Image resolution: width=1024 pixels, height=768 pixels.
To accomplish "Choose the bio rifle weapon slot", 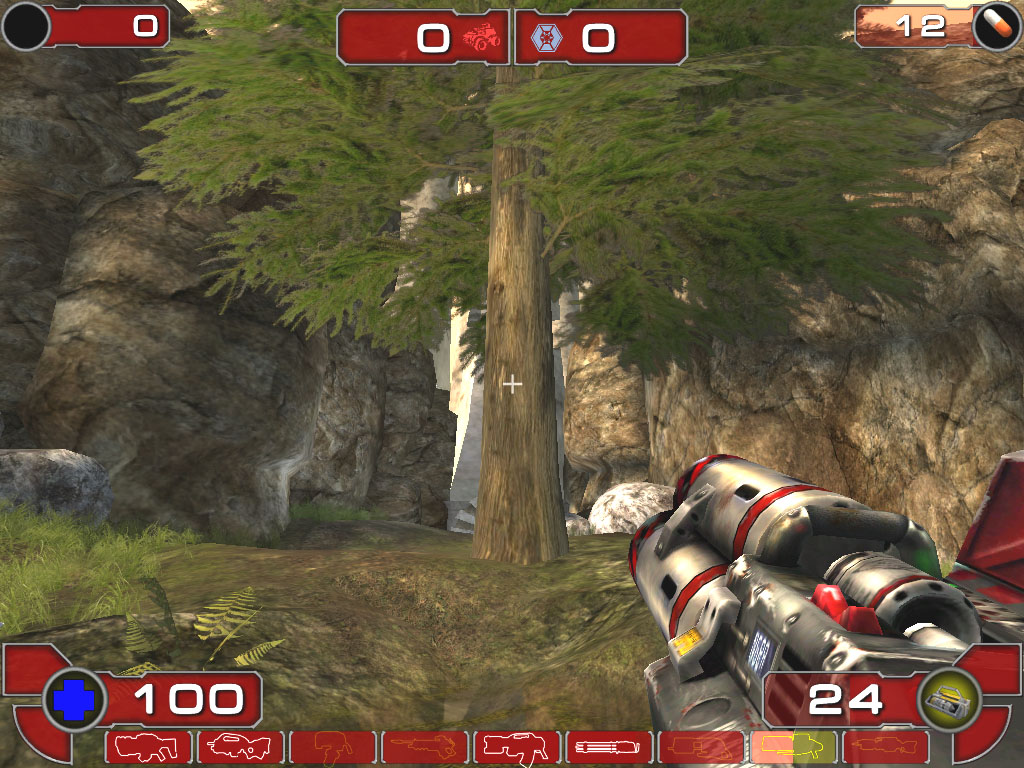I will tap(333, 747).
